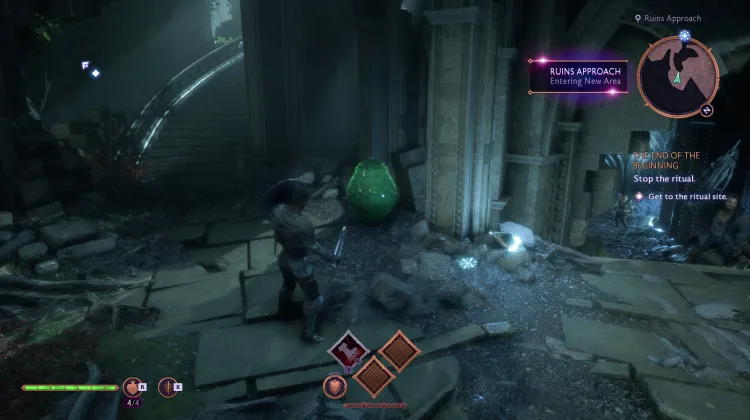Select the round shield icon
The width and height of the screenshot is (750, 420).
pyautogui.click(x=335, y=385)
